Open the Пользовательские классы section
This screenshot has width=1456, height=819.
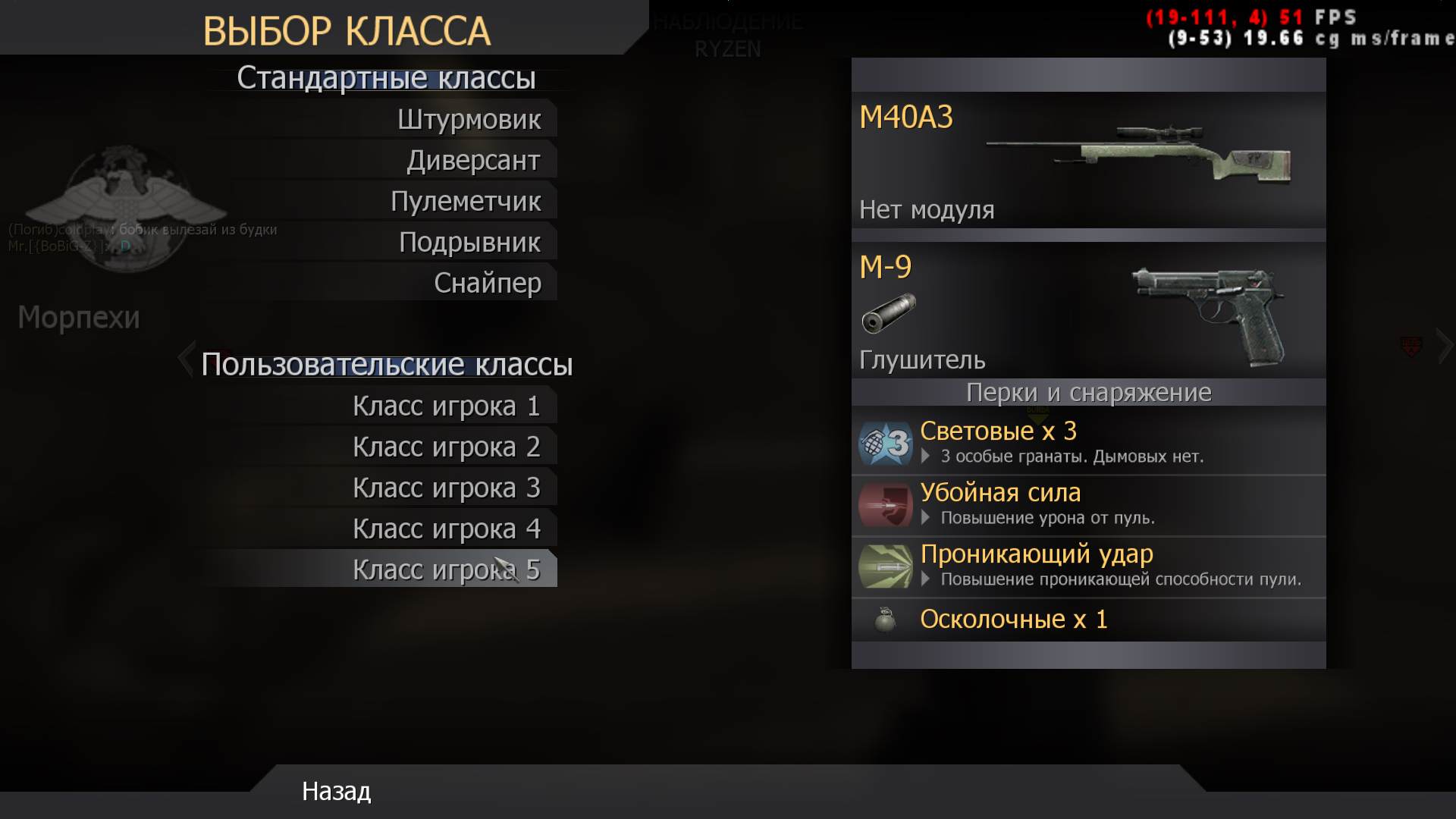click(388, 365)
